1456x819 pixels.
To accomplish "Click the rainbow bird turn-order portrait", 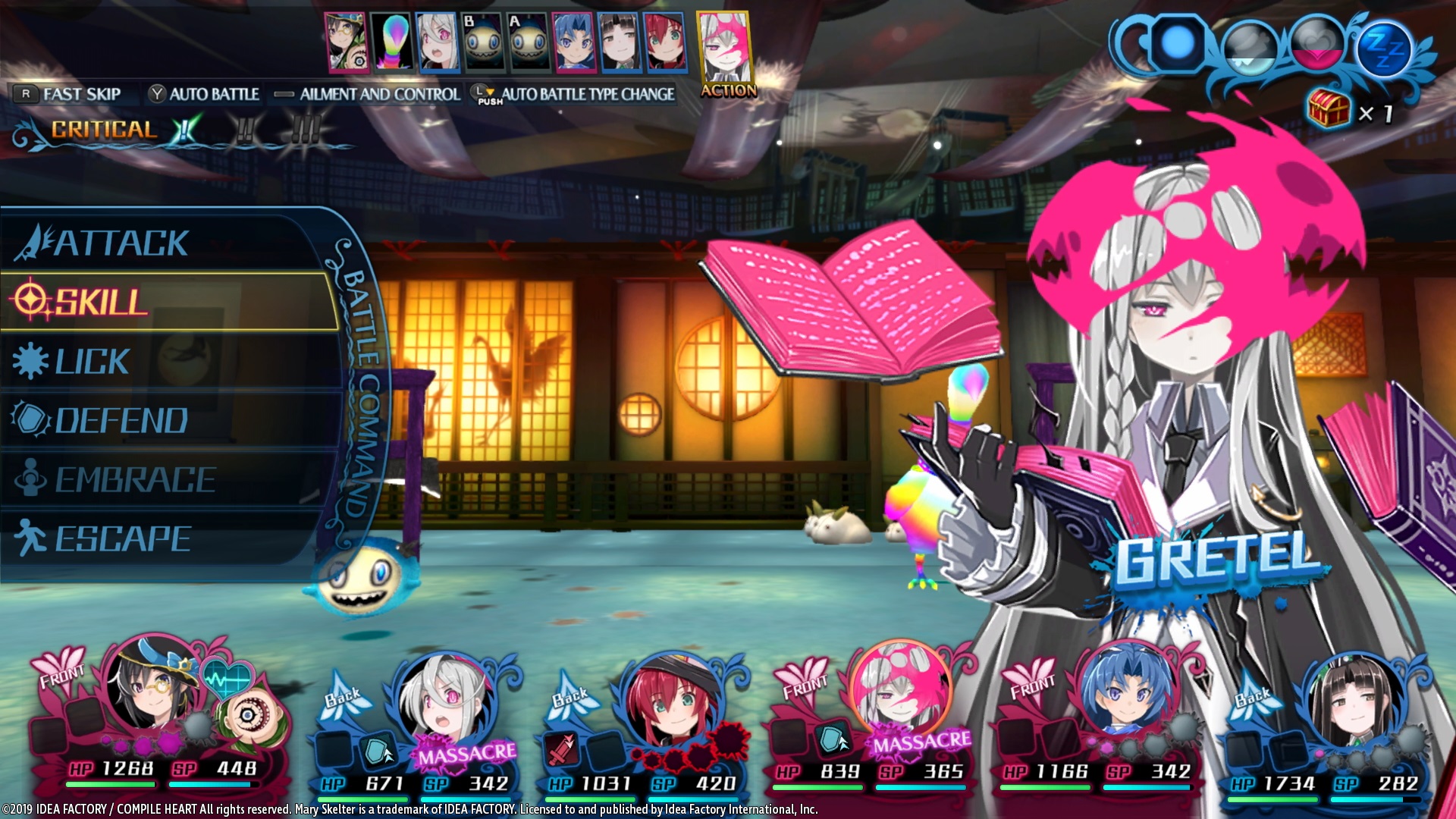I will pyautogui.click(x=391, y=42).
